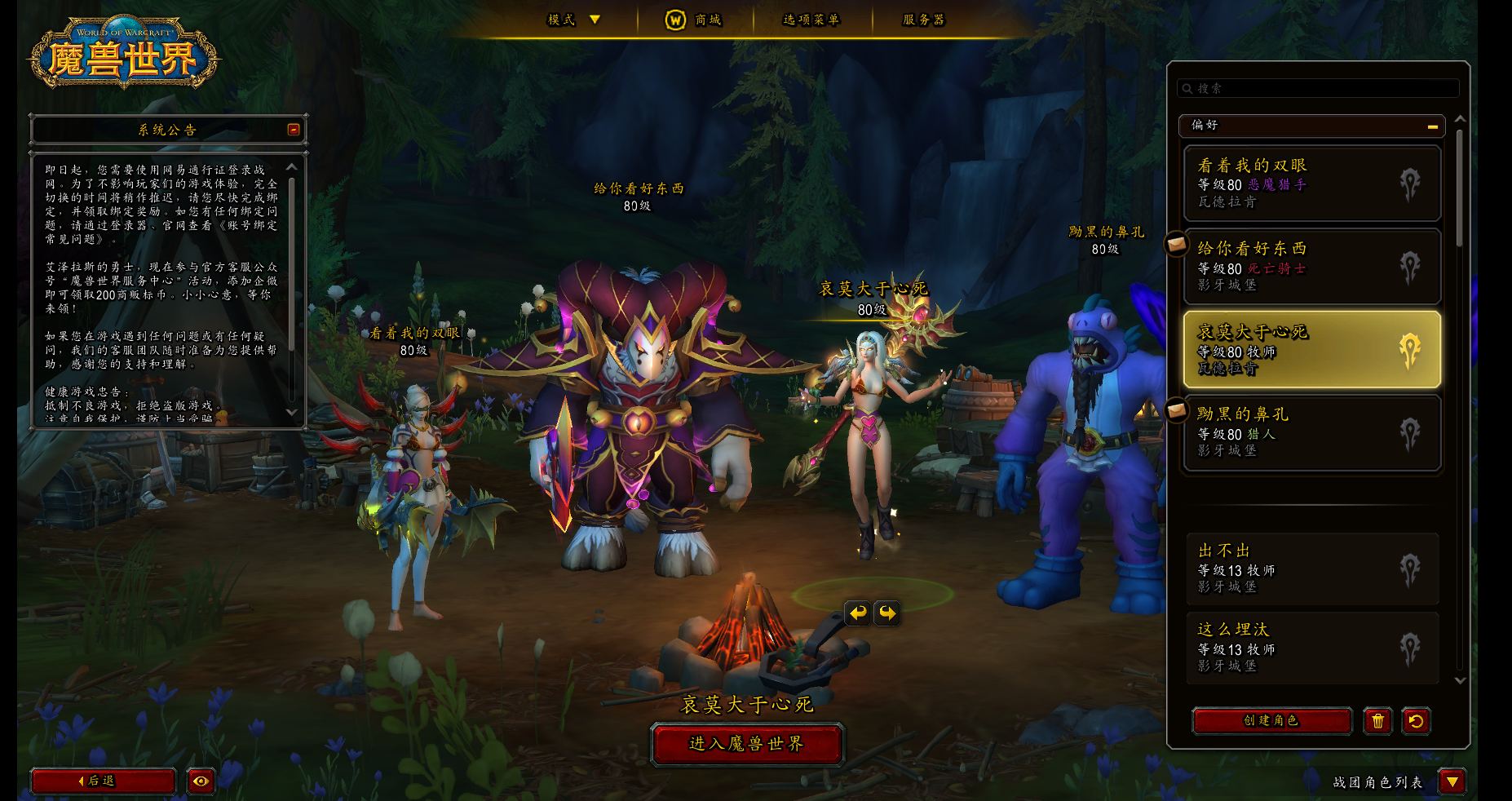Toggle the eye visibility button
This screenshot has height=801, width=1512.
click(201, 781)
